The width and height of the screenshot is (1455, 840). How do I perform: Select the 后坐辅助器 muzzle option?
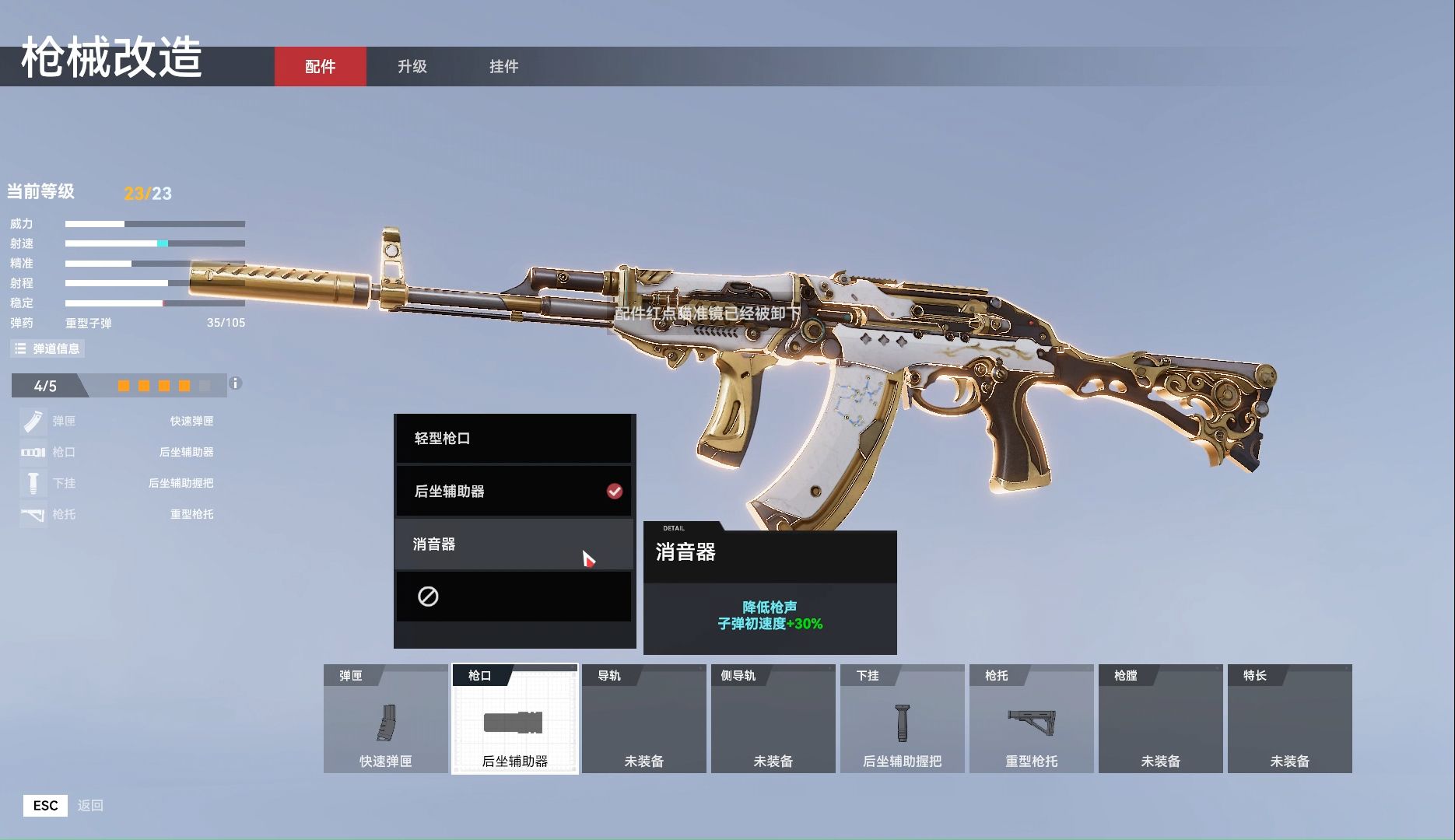514,492
